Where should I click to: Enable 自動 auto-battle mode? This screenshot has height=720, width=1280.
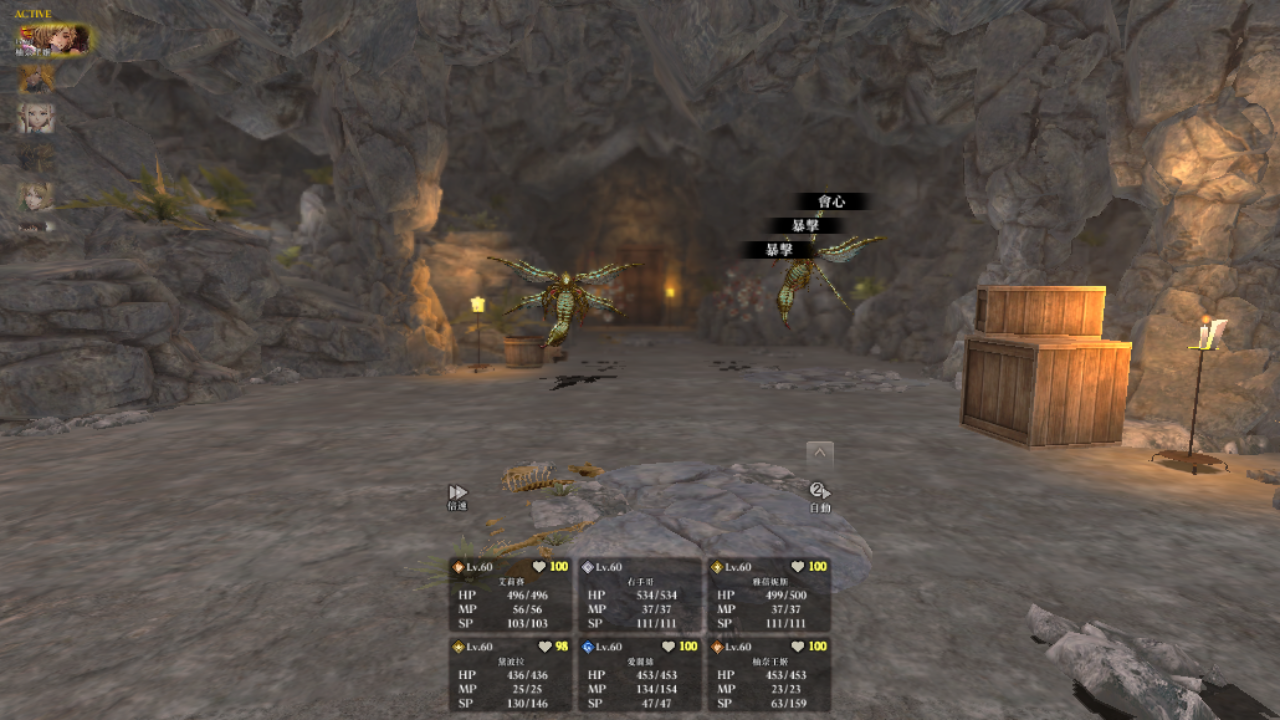[x=820, y=497]
